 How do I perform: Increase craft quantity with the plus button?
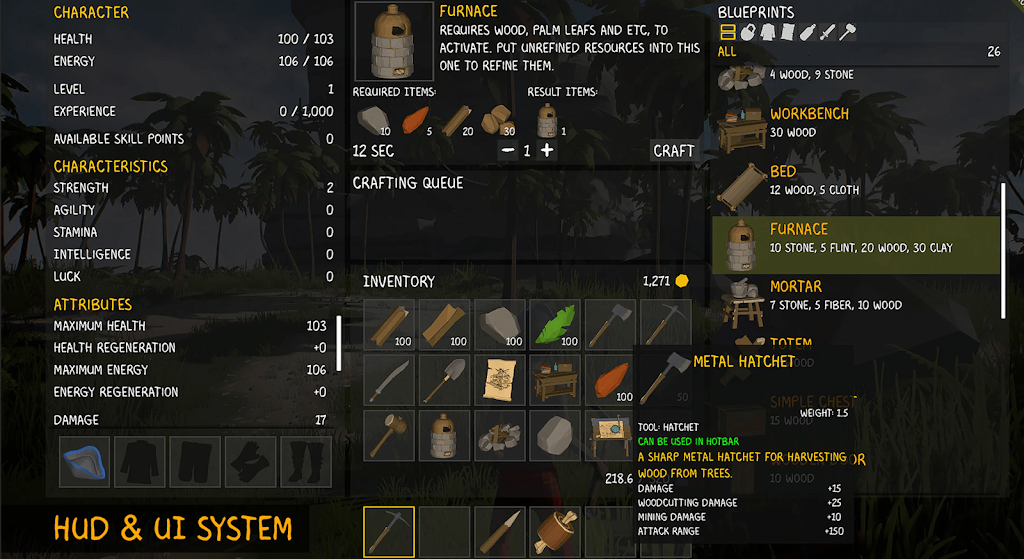(547, 151)
